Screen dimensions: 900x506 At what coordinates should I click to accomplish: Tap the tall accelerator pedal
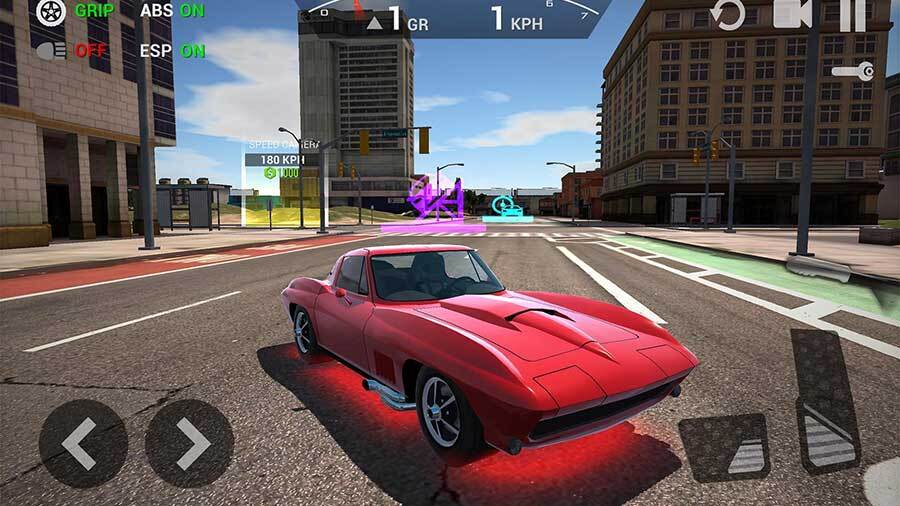(x=825, y=400)
